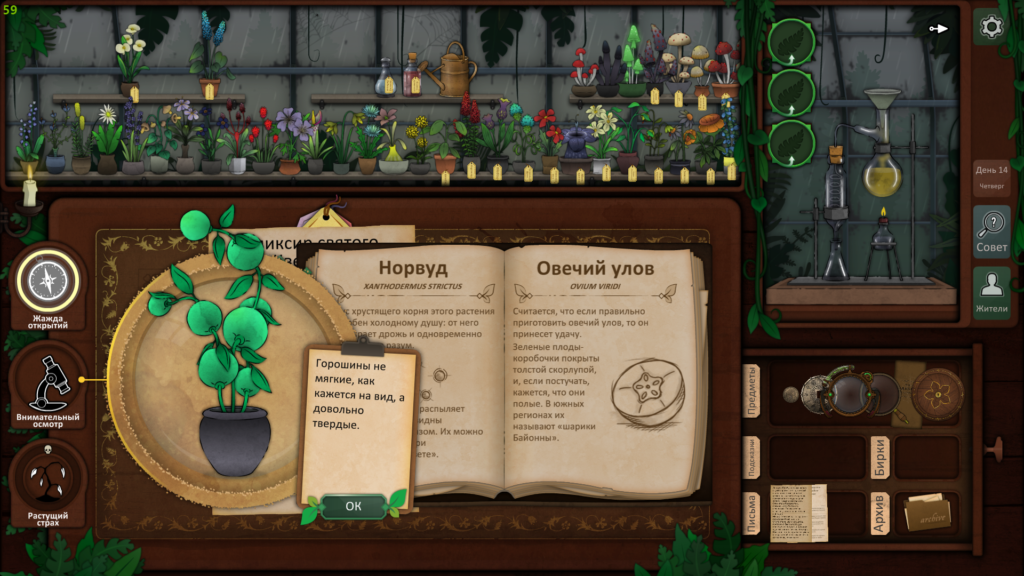Open the Жители residents list
This screenshot has width=1024, height=576.
pos(991,292)
